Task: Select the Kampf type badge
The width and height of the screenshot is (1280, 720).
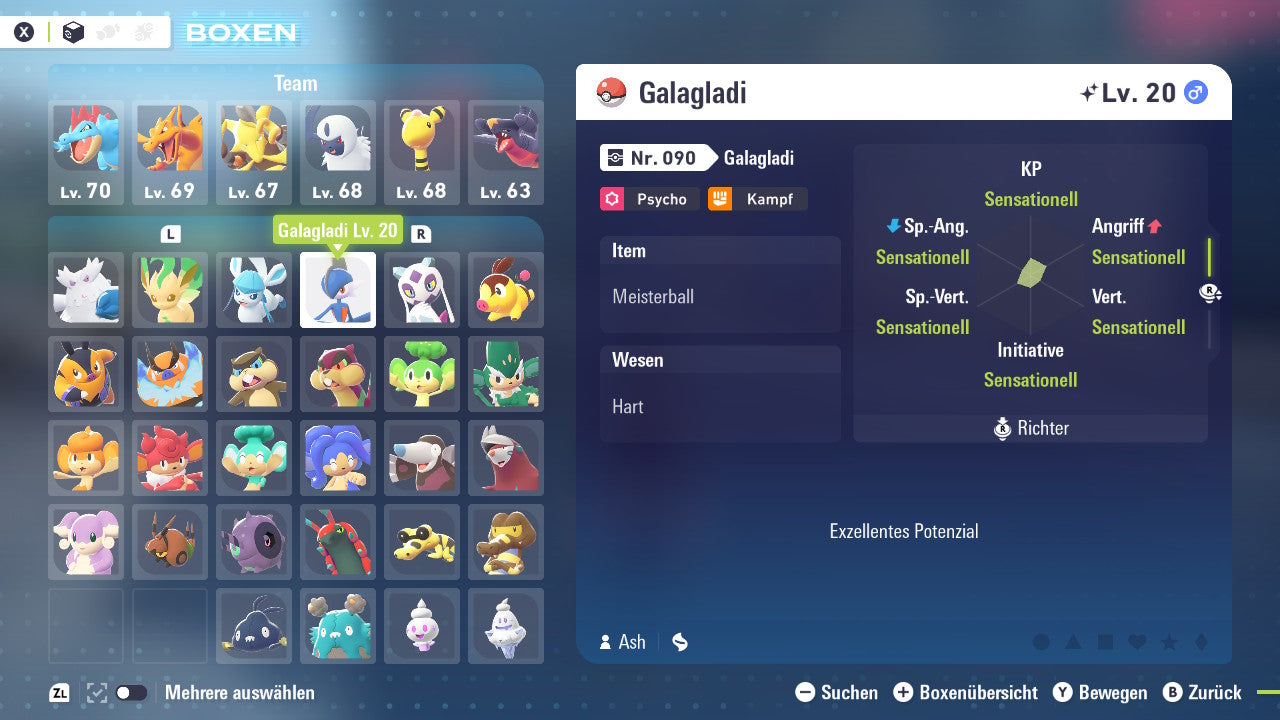Action: point(757,199)
